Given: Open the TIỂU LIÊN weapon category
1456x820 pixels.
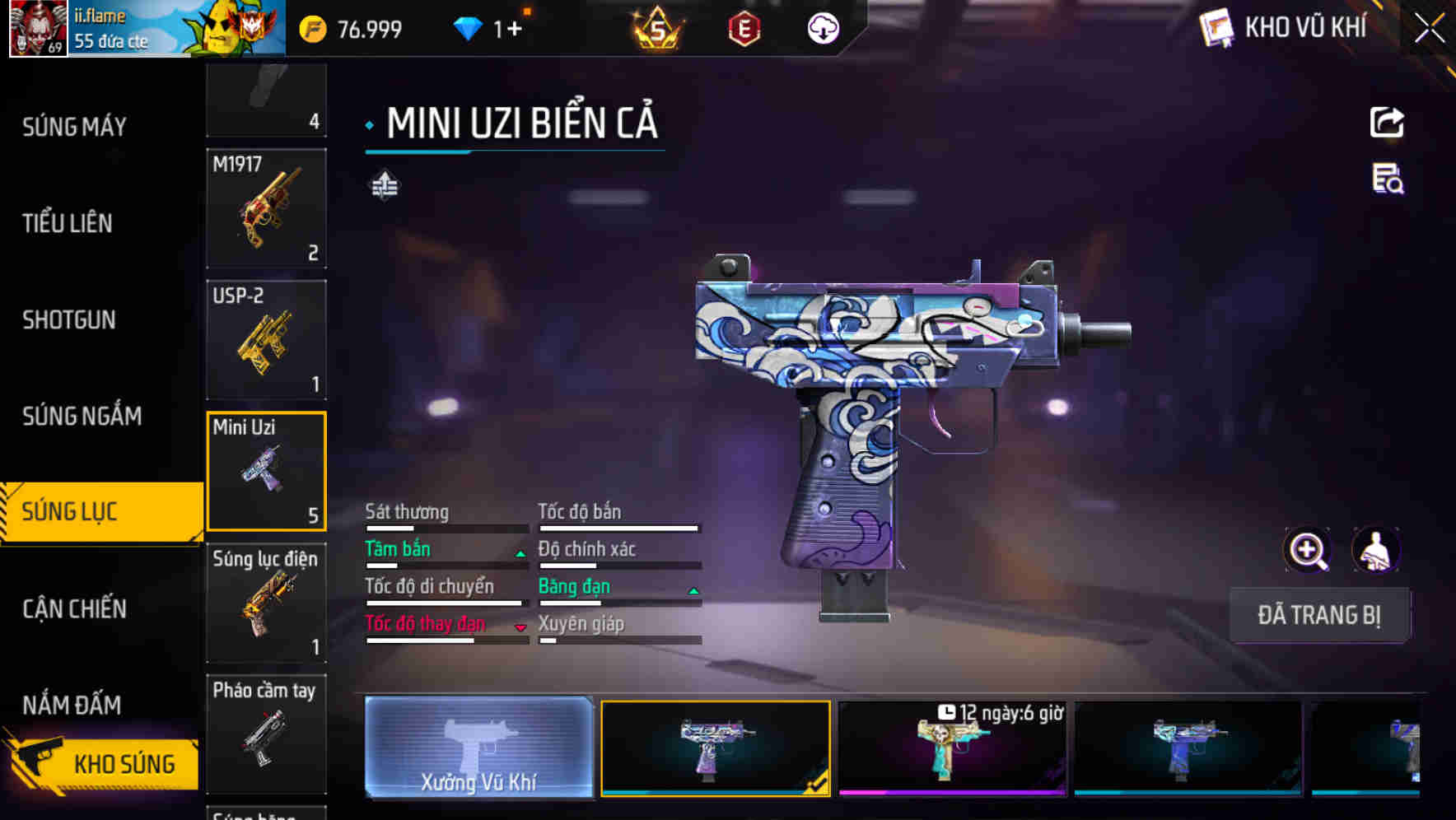Looking at the screenshot, I should tap(68, 223).
